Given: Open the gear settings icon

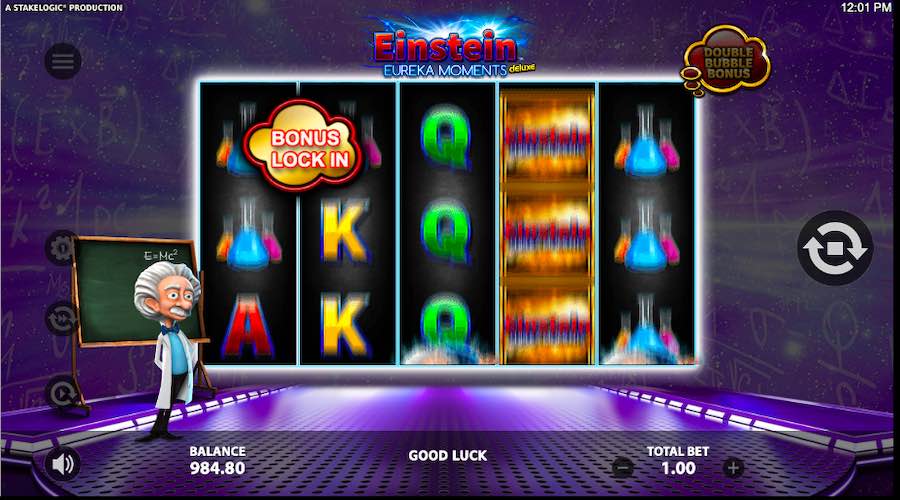Looking at the screenshot, I should tap(63, 246).
